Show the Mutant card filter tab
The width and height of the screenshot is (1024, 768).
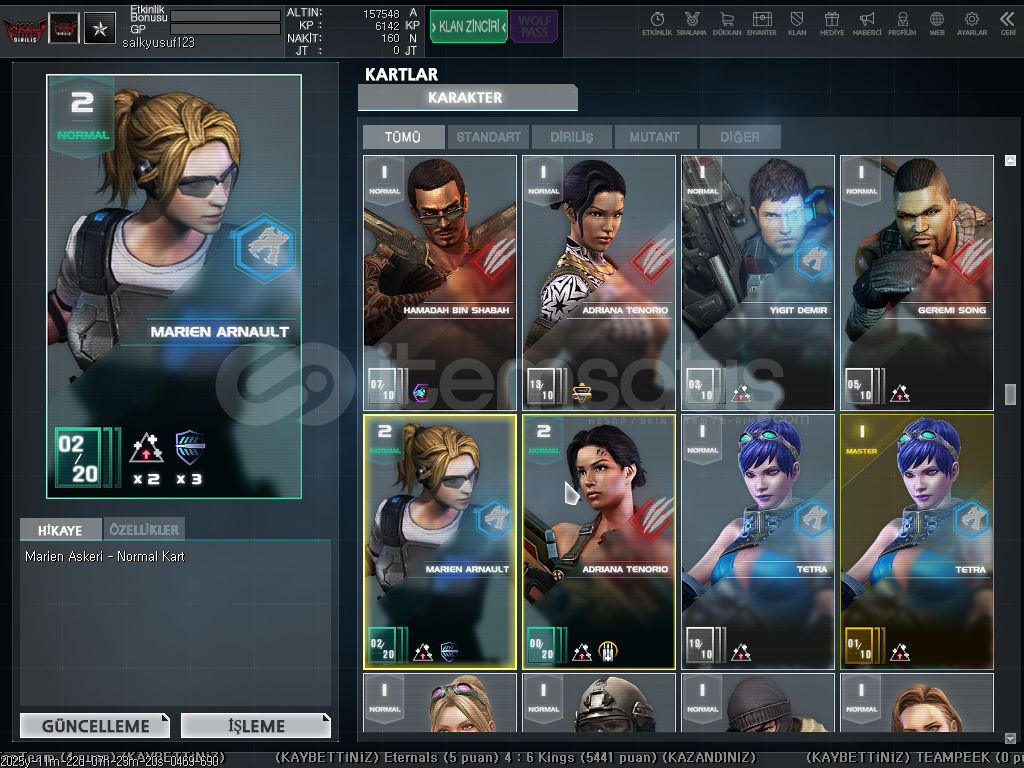coord(655,137)
